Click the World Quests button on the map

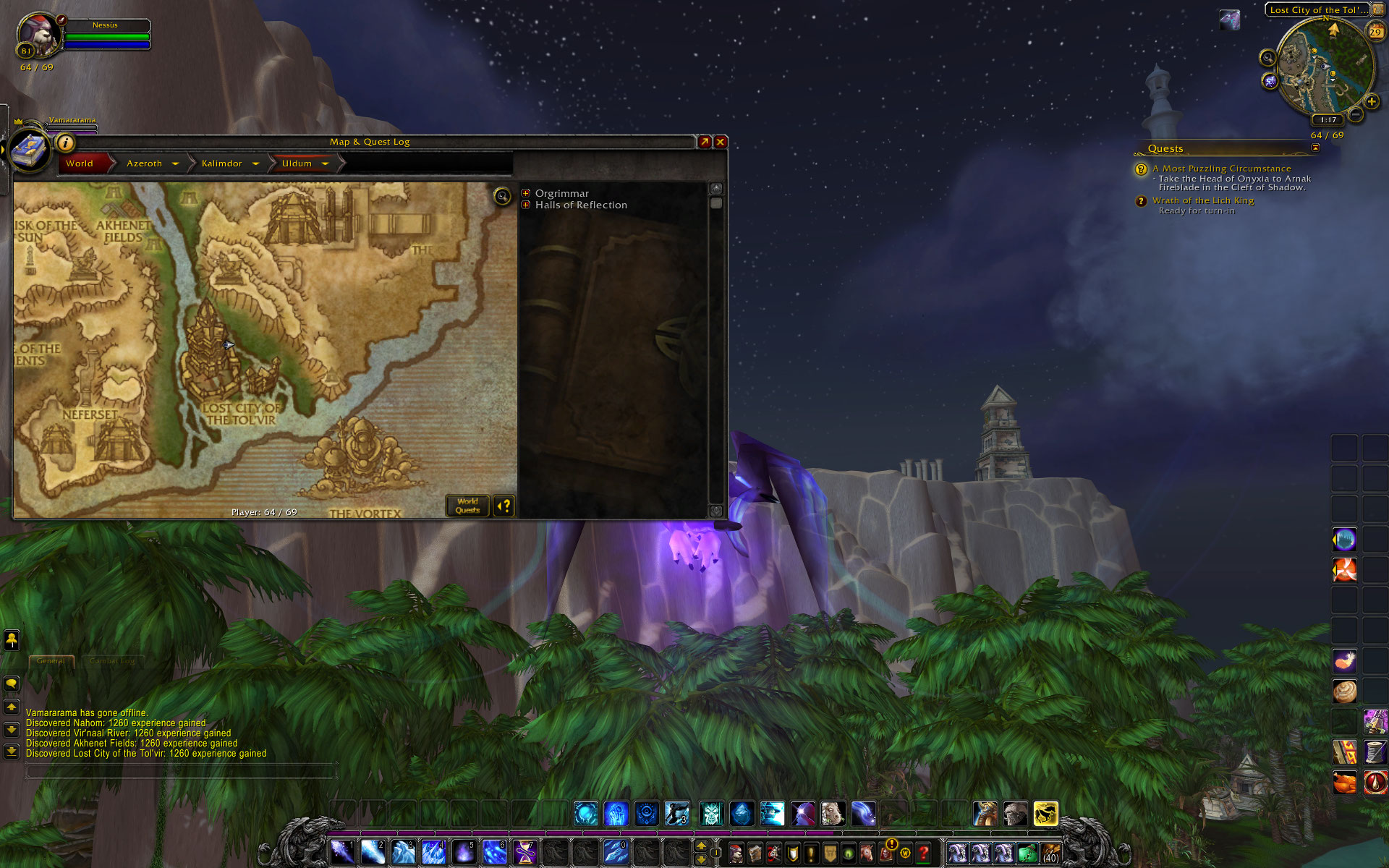click(x=467, y=506)
